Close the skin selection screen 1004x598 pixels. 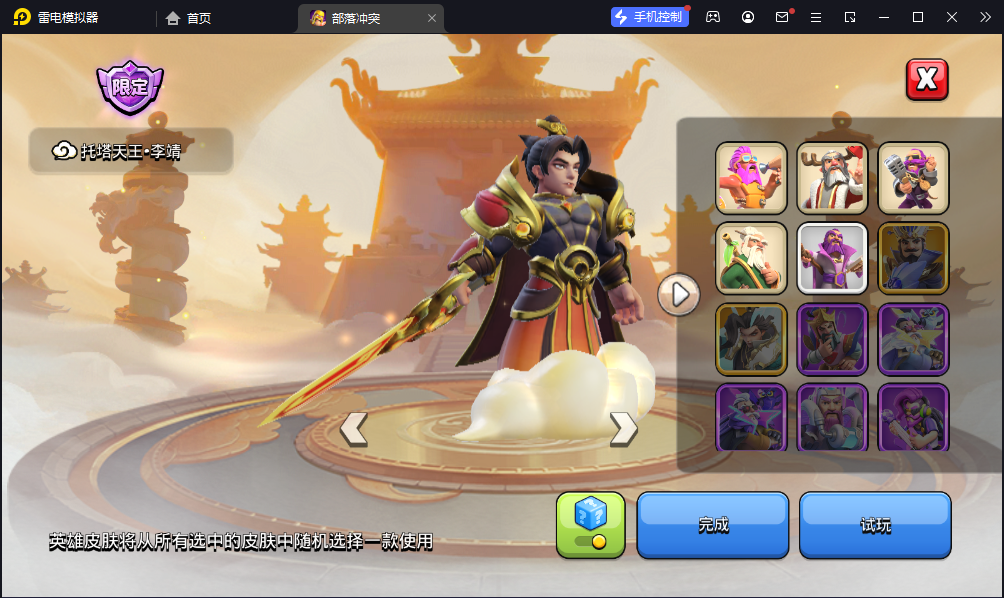point(927,79)
